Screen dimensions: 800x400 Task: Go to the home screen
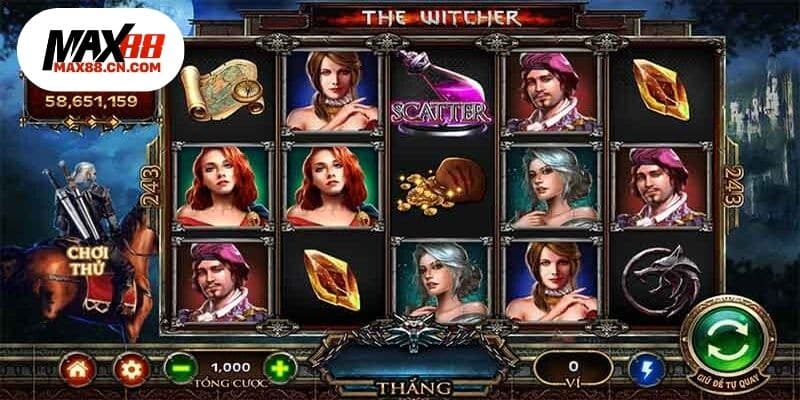(77, 369)
